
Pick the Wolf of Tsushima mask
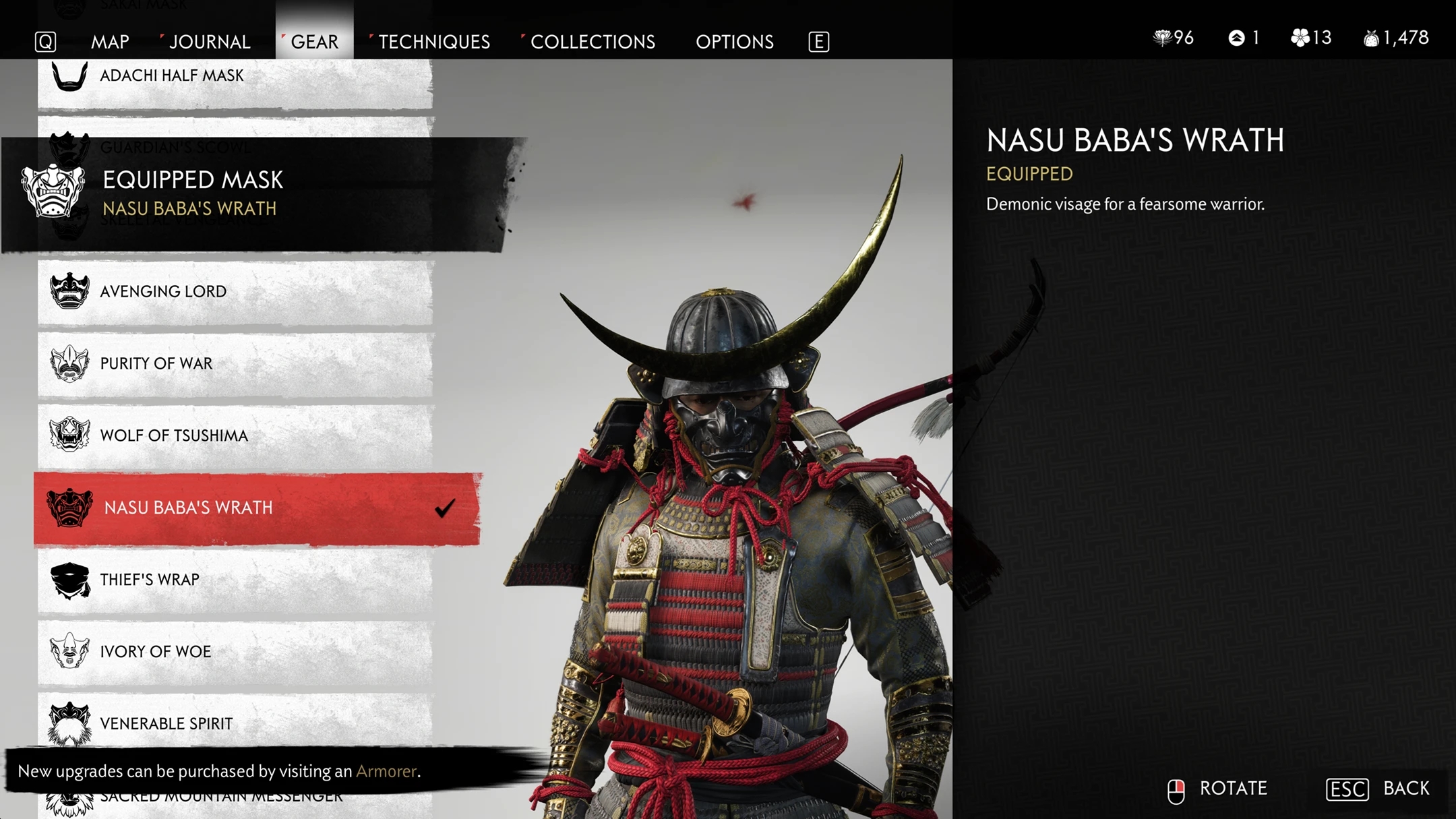pyautogui.click(x=235, y=436)
